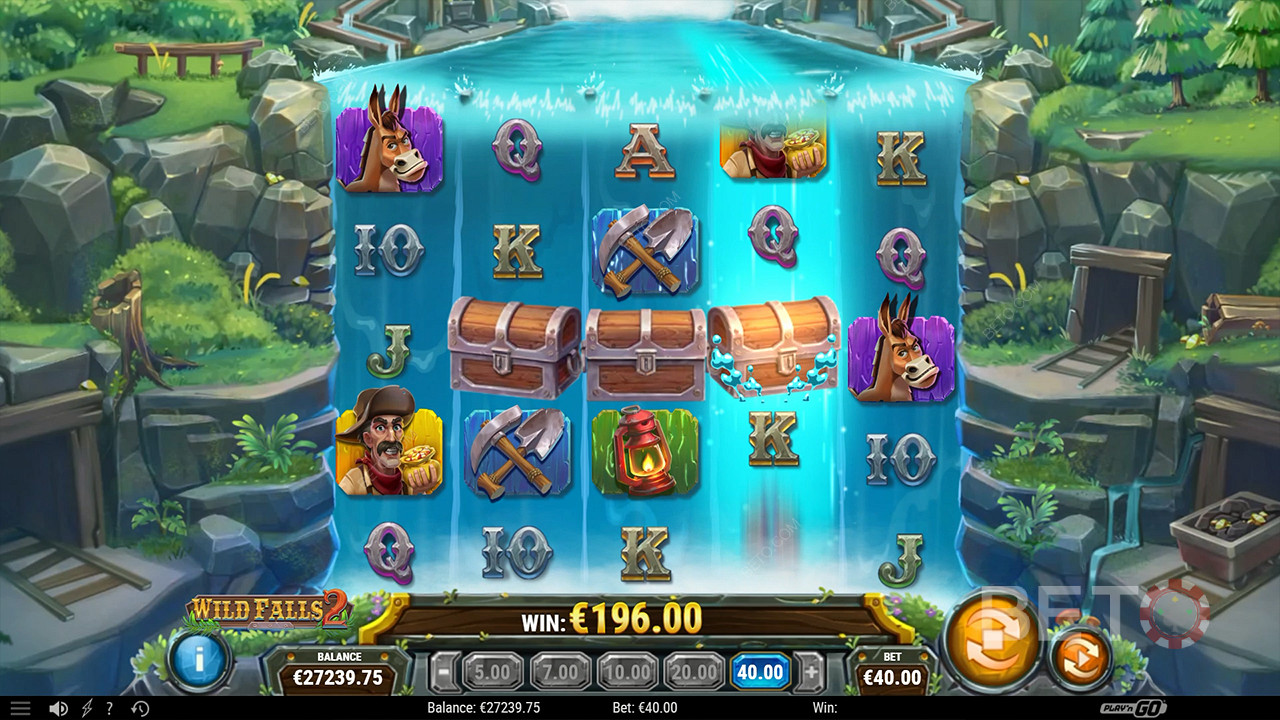Open the hamburger menu in the bottom bar
Viewport: 1280px width, 720px height.
pyautogui.click(x=20, y=708)
